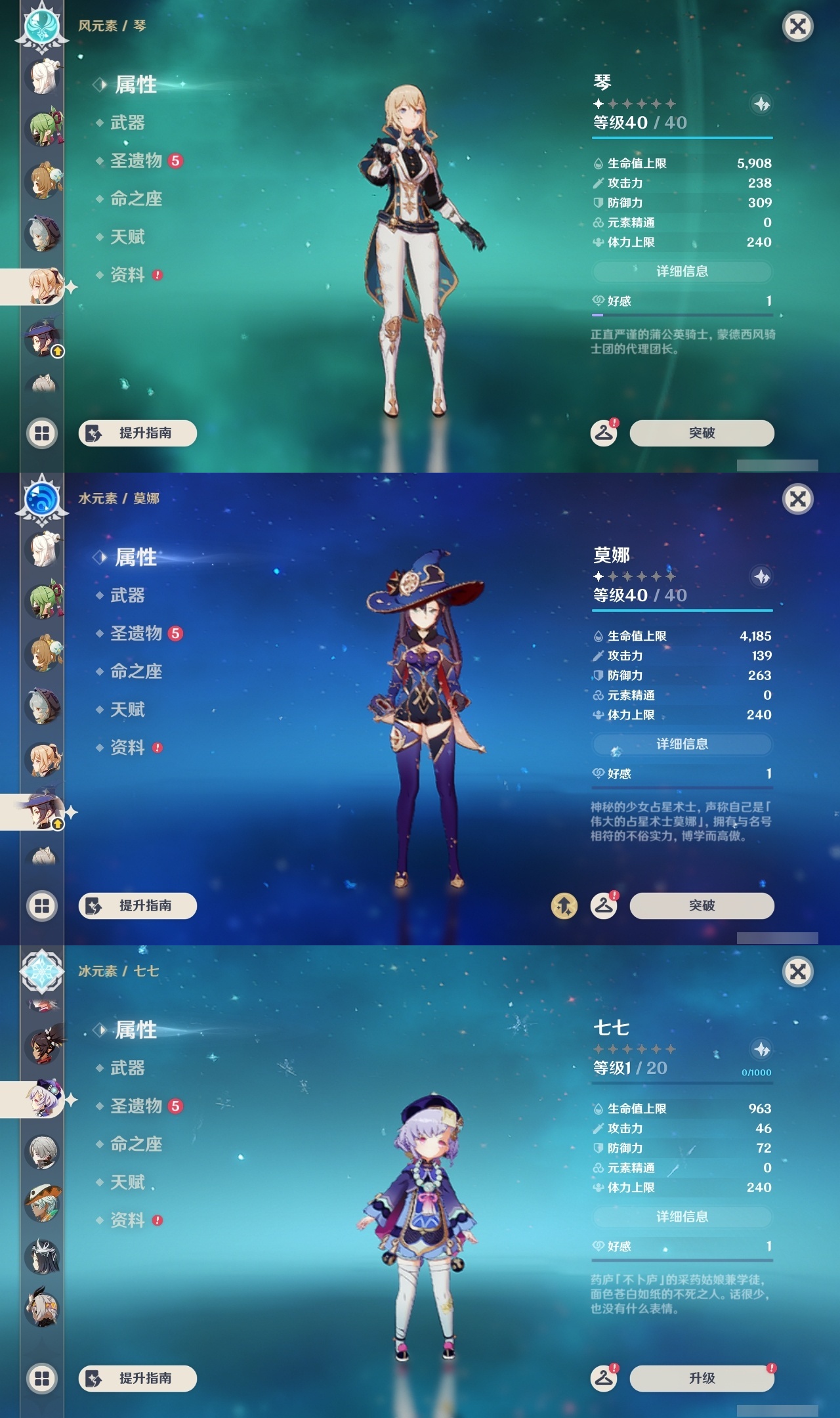Click the stamina icon next to 体力上限
The height and width of the screenshot is (1418, 840).
coord(597,242)
